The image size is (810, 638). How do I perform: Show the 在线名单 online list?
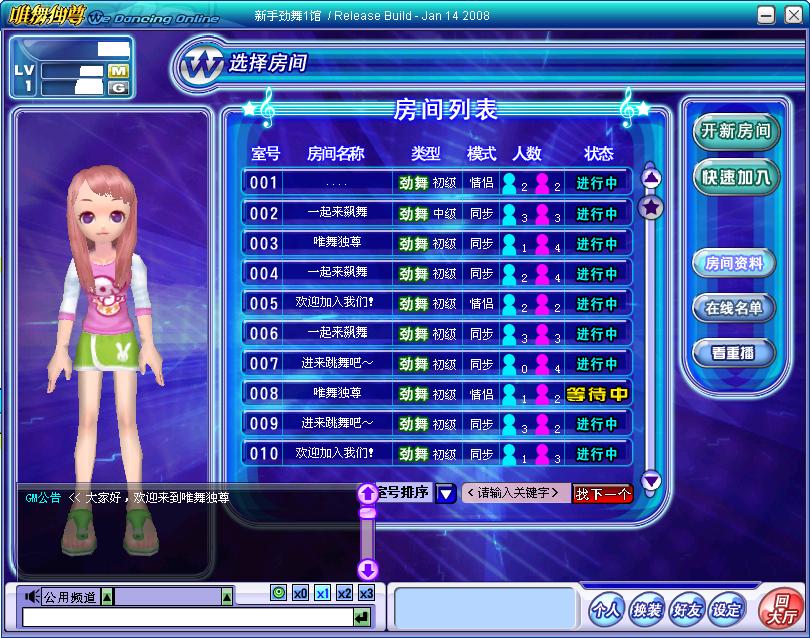[734, 308]
